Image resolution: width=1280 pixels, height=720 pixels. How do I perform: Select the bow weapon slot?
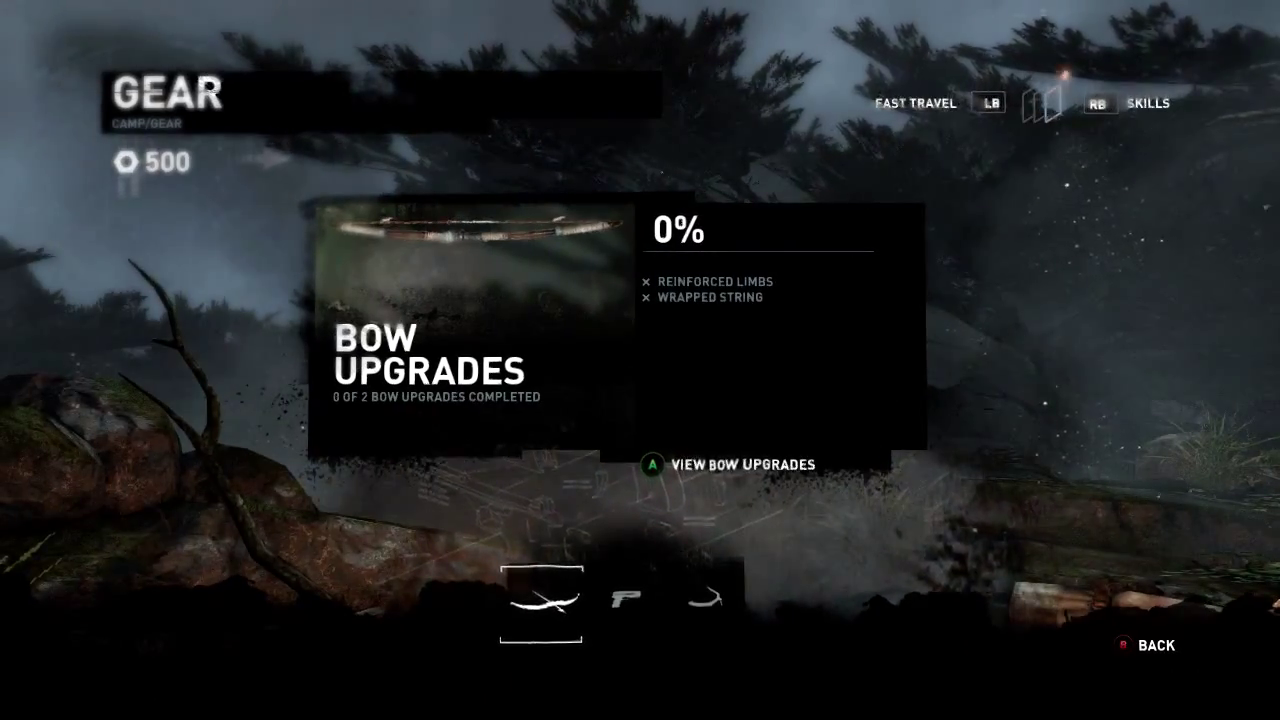[x=541, y=603]
